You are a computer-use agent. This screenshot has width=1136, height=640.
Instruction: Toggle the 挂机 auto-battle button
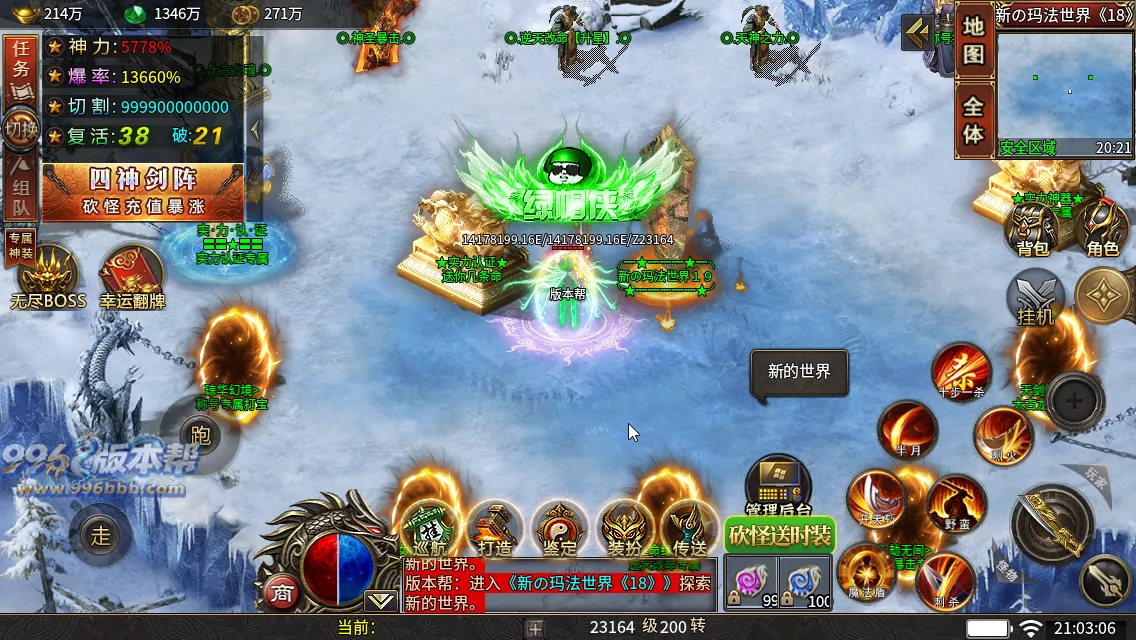point(1036,298)
